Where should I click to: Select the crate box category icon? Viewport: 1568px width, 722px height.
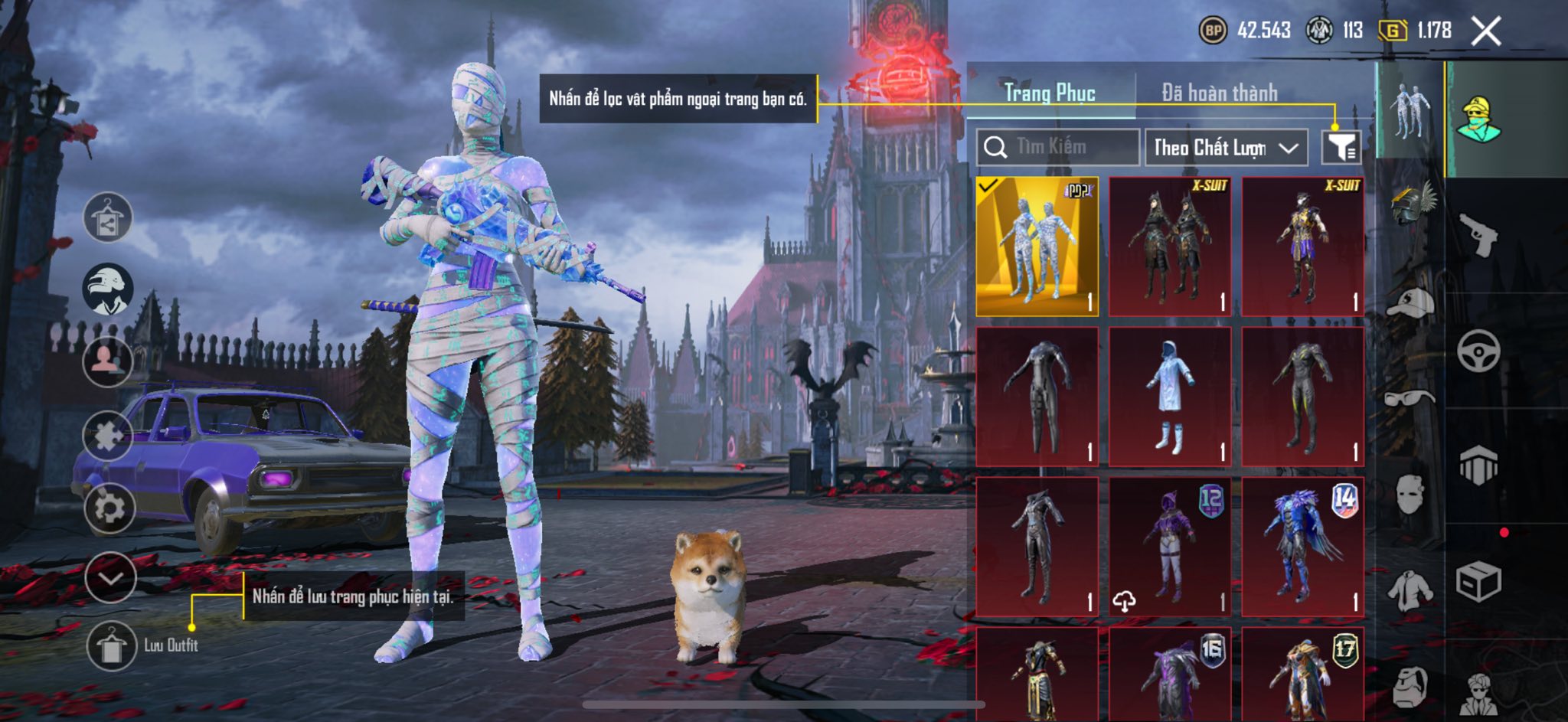click(1478, 582)
